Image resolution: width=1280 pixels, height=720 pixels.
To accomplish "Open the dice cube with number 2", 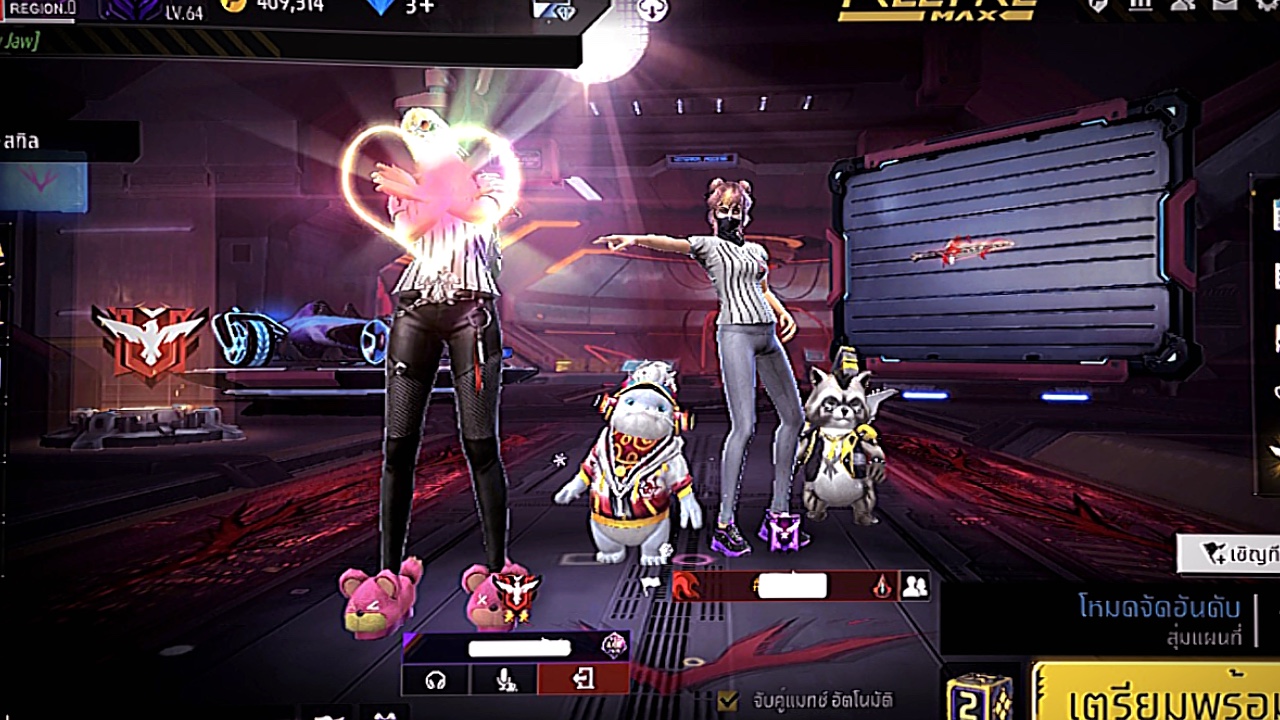I will click(x=979, y=695).
